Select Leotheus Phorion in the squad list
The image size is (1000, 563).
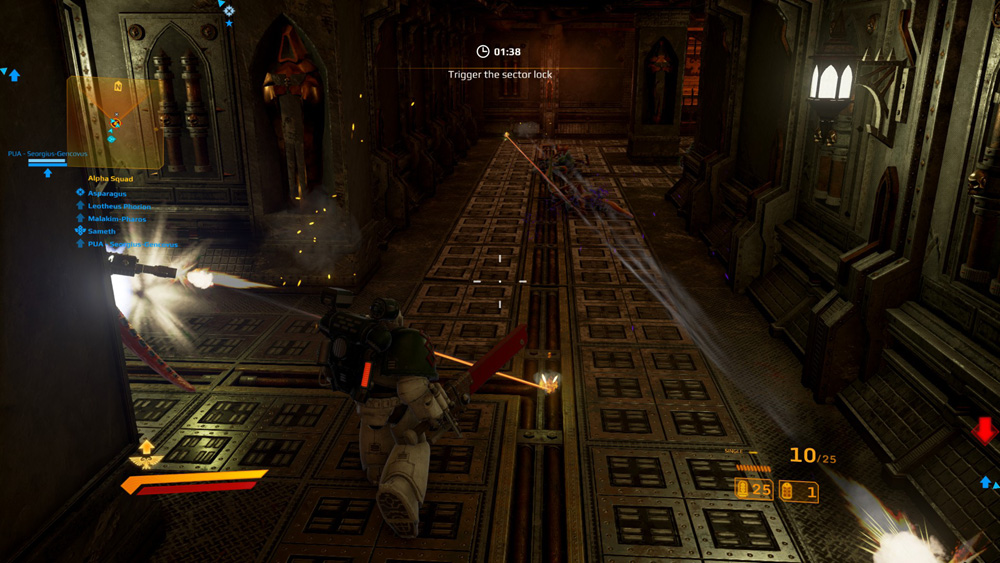coord(119,206)
